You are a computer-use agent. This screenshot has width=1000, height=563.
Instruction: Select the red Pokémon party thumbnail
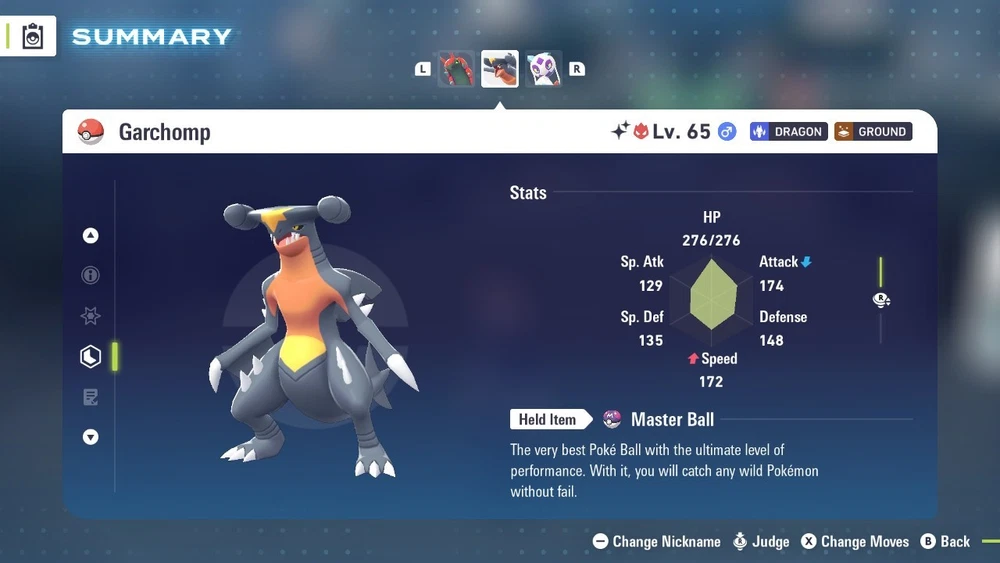[x=456, y=69]
